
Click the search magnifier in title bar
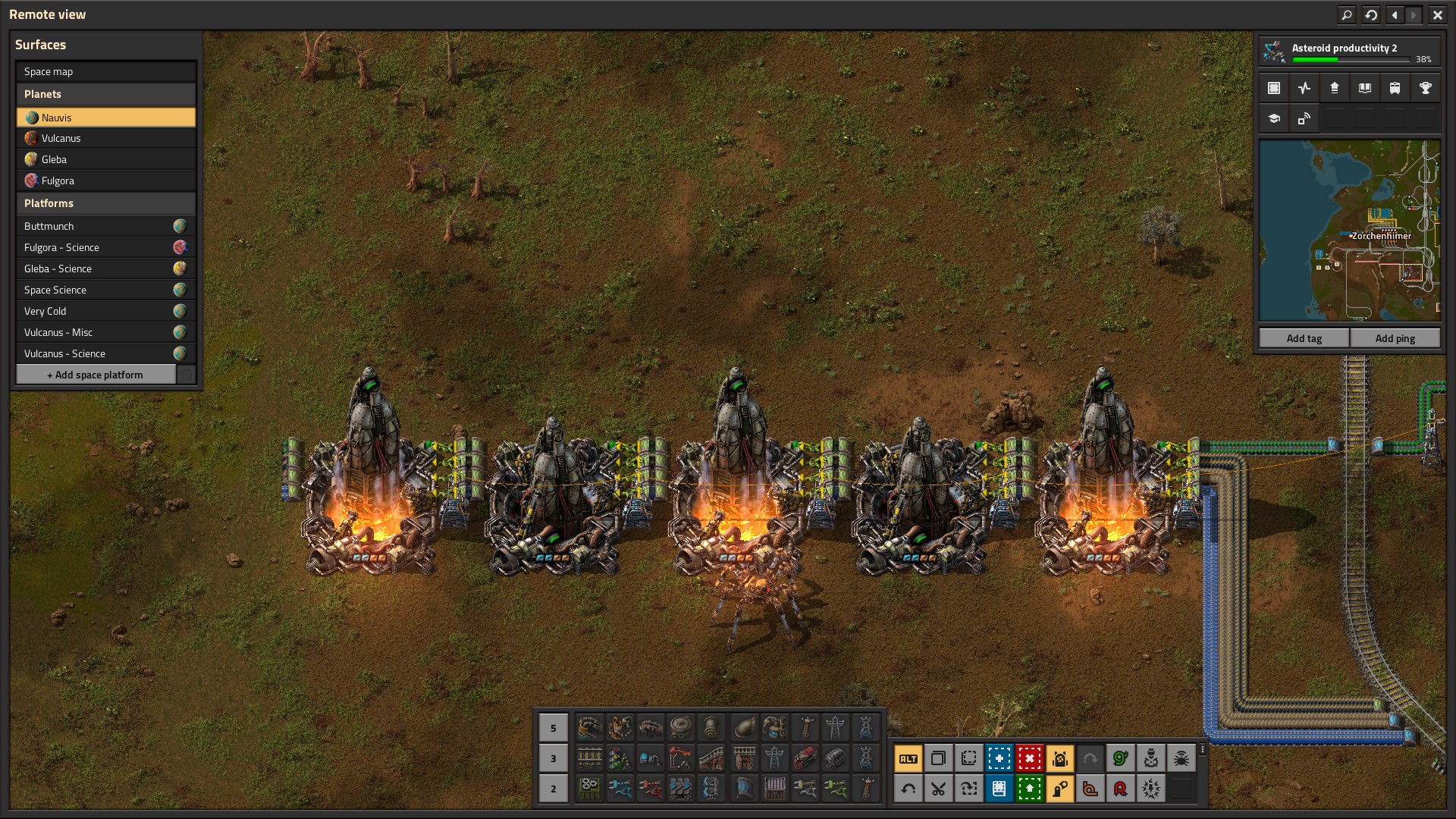click(x=1346, y=14)
